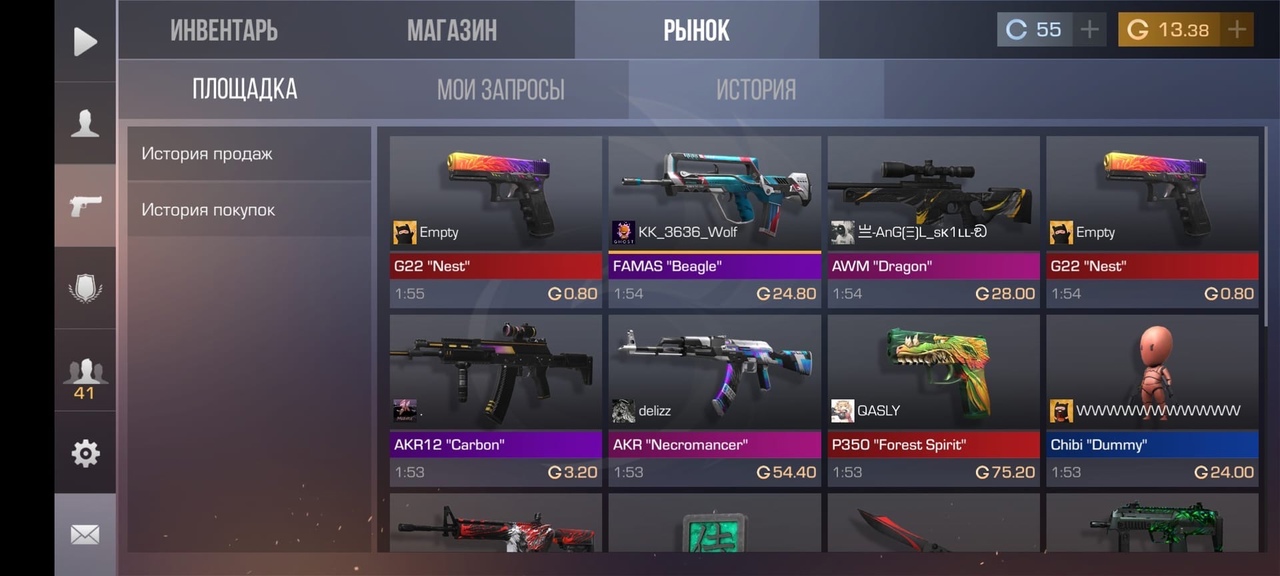This screenshot has height=576, width=1280.
Task: Show the История sub-tab
Action: coord(755,90)
